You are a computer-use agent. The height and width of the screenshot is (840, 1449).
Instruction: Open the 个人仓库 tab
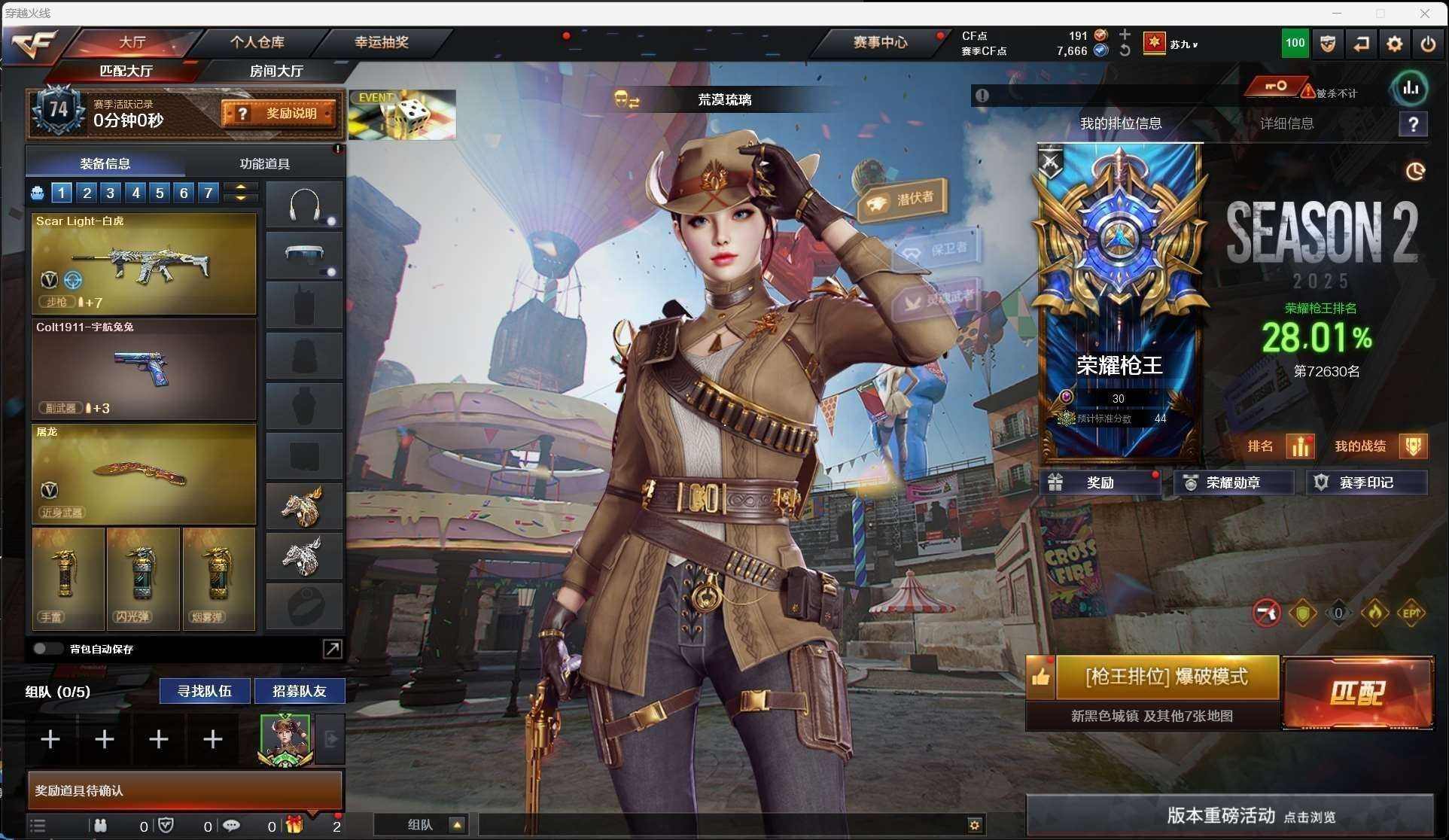click(257, 42)
